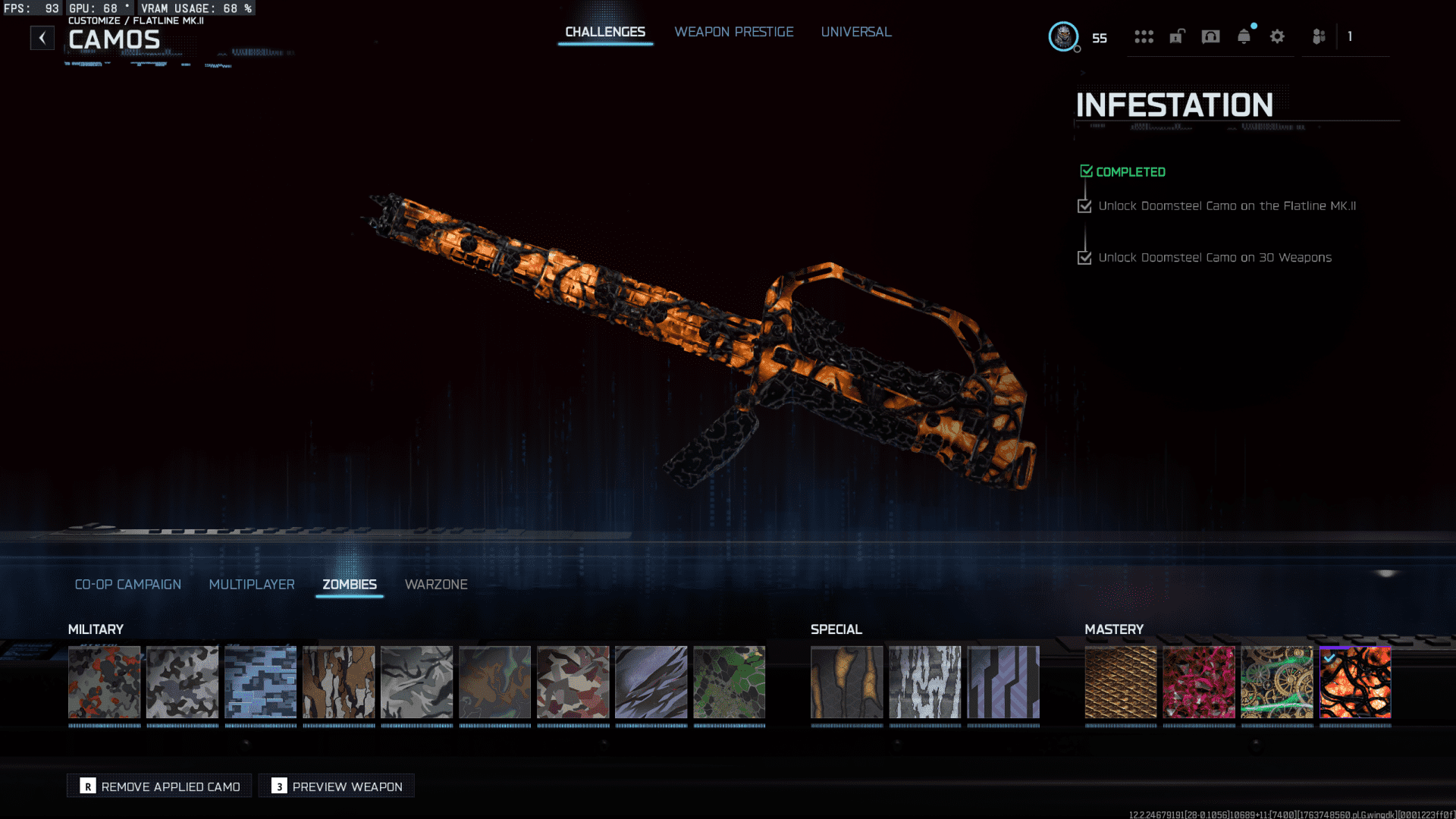This screenshot has height=819, width=1456.
Task: Click the player profile avatar
Action: coord(1063,36)
